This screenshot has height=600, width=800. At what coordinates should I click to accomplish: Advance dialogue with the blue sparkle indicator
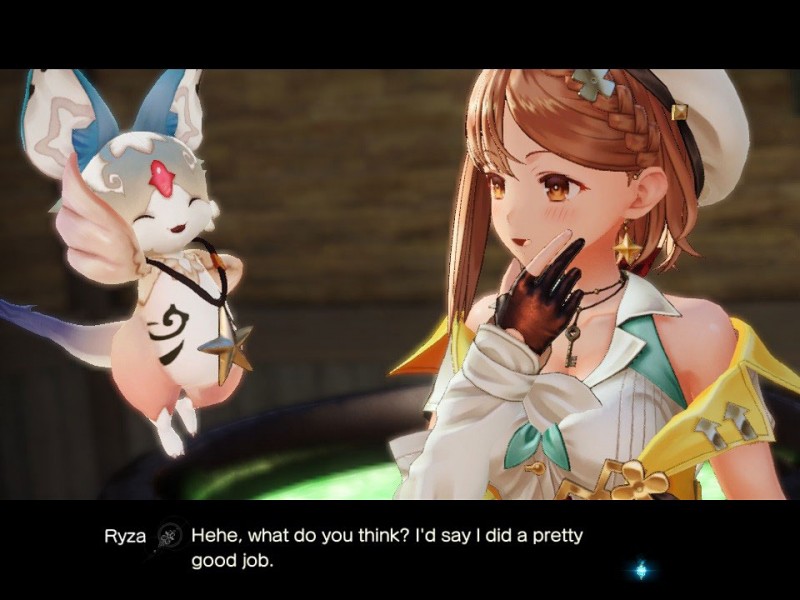[641, 570]
